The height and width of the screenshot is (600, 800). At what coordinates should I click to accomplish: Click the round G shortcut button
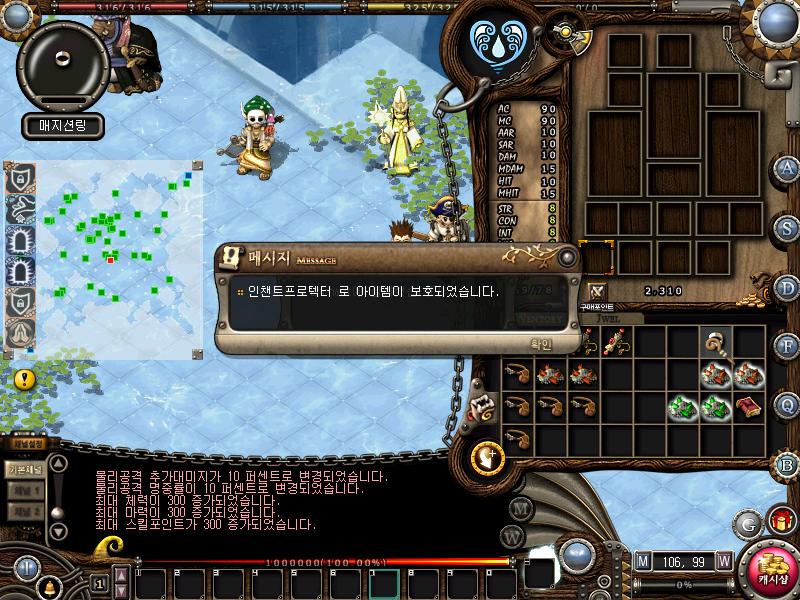pos(746,522)
